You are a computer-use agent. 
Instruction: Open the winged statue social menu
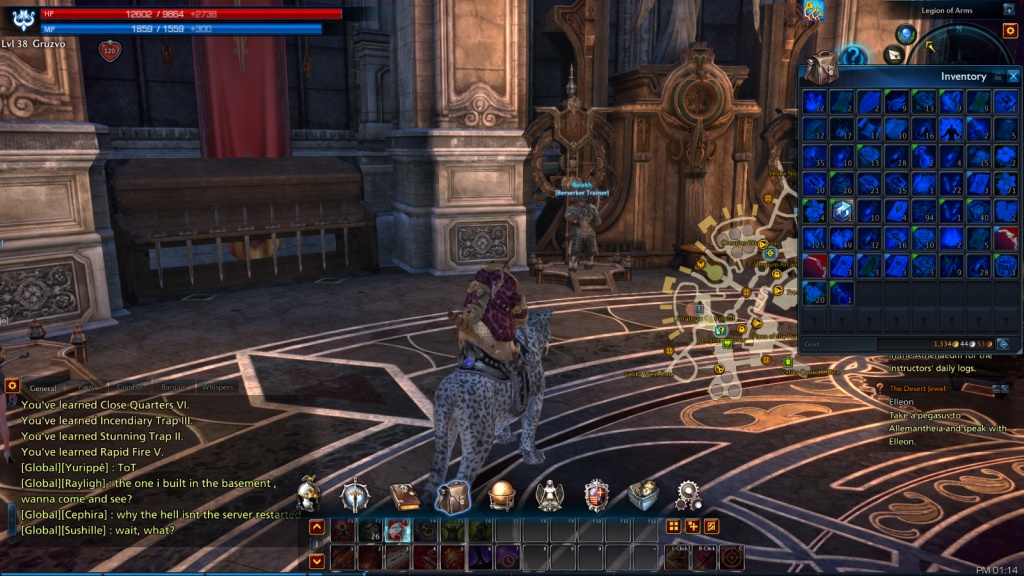point(548,495)
